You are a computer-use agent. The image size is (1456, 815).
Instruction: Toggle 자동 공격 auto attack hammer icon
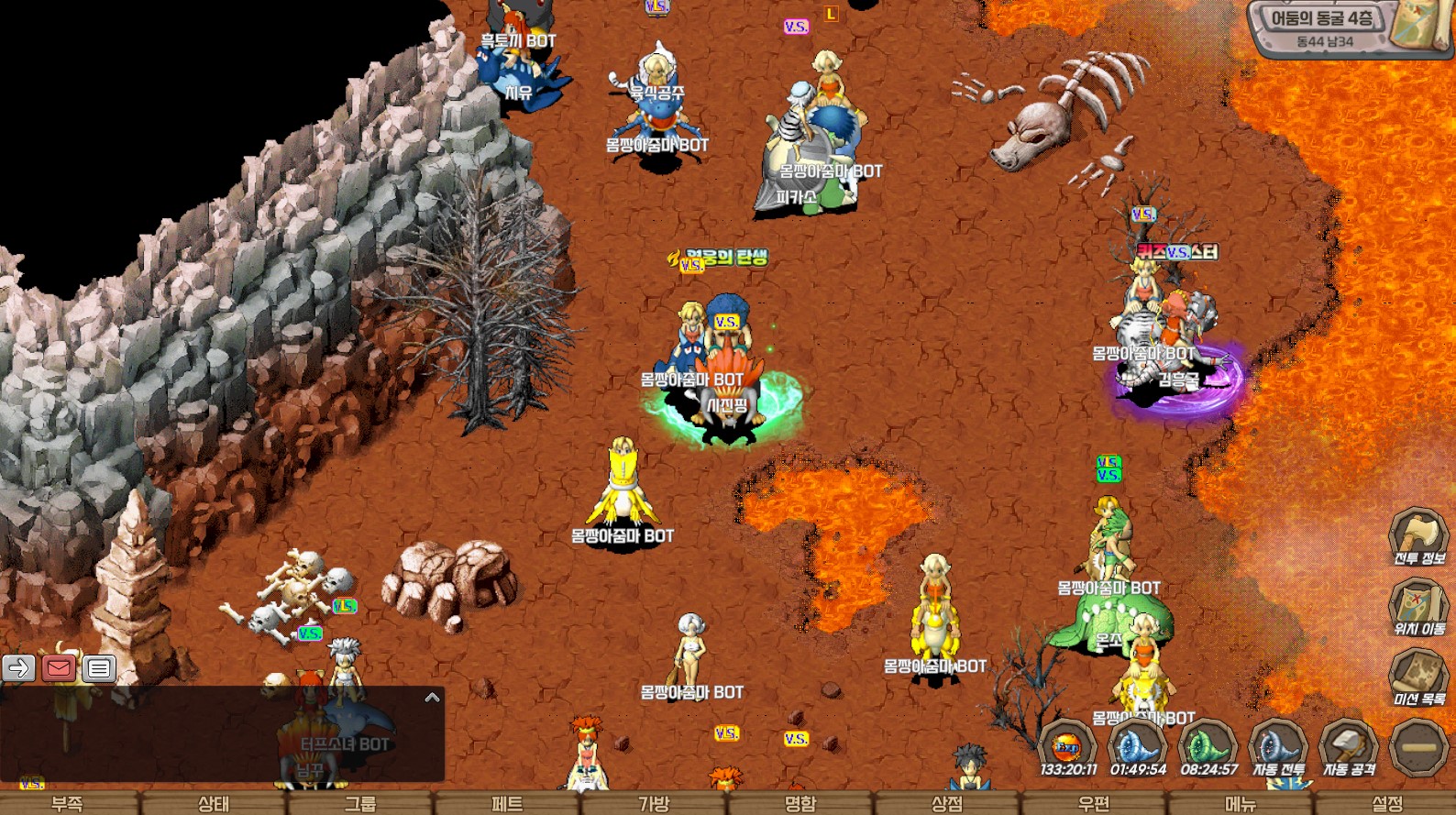tap(1348, 745)
